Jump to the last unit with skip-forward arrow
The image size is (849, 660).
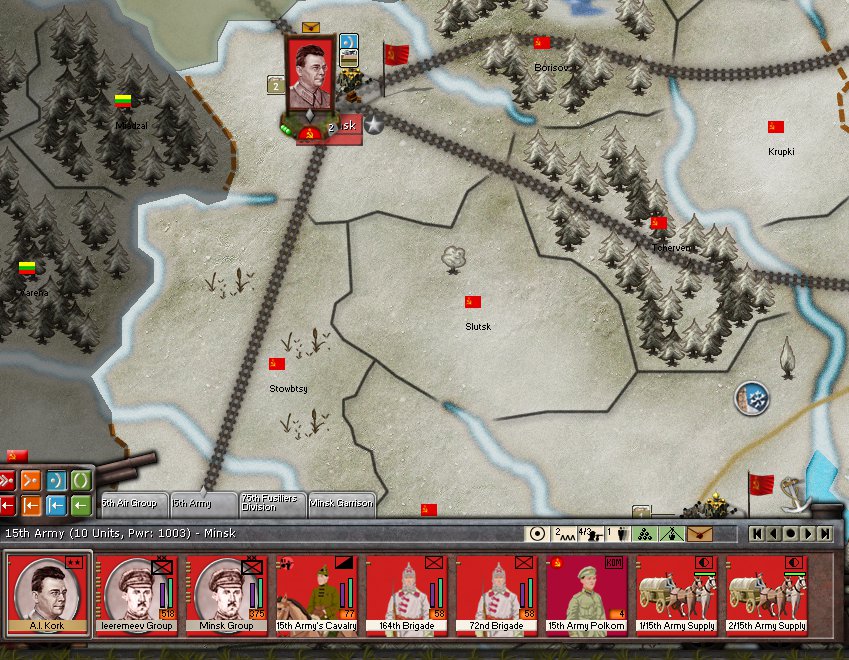click(x=825, y=534)
